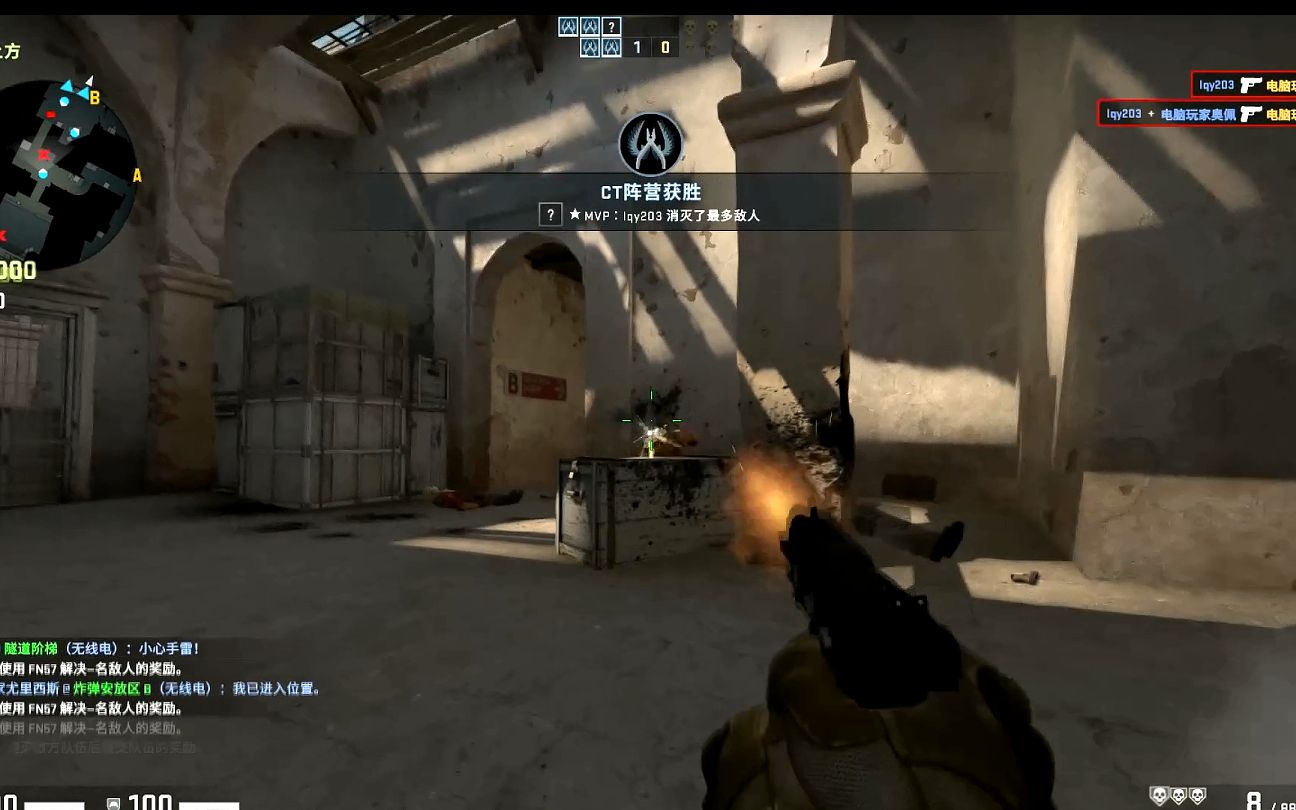Click the bomb site B marker on the radar

tap(95, 98)
